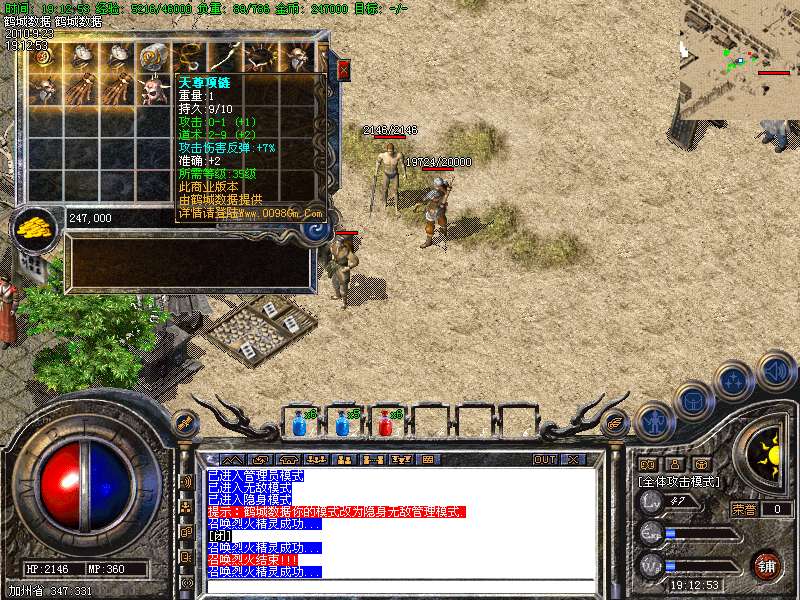Select the skull helmet in the bag
Image resolution: width=800 pixels, height=600 pixels.
[x=153, y=91]
